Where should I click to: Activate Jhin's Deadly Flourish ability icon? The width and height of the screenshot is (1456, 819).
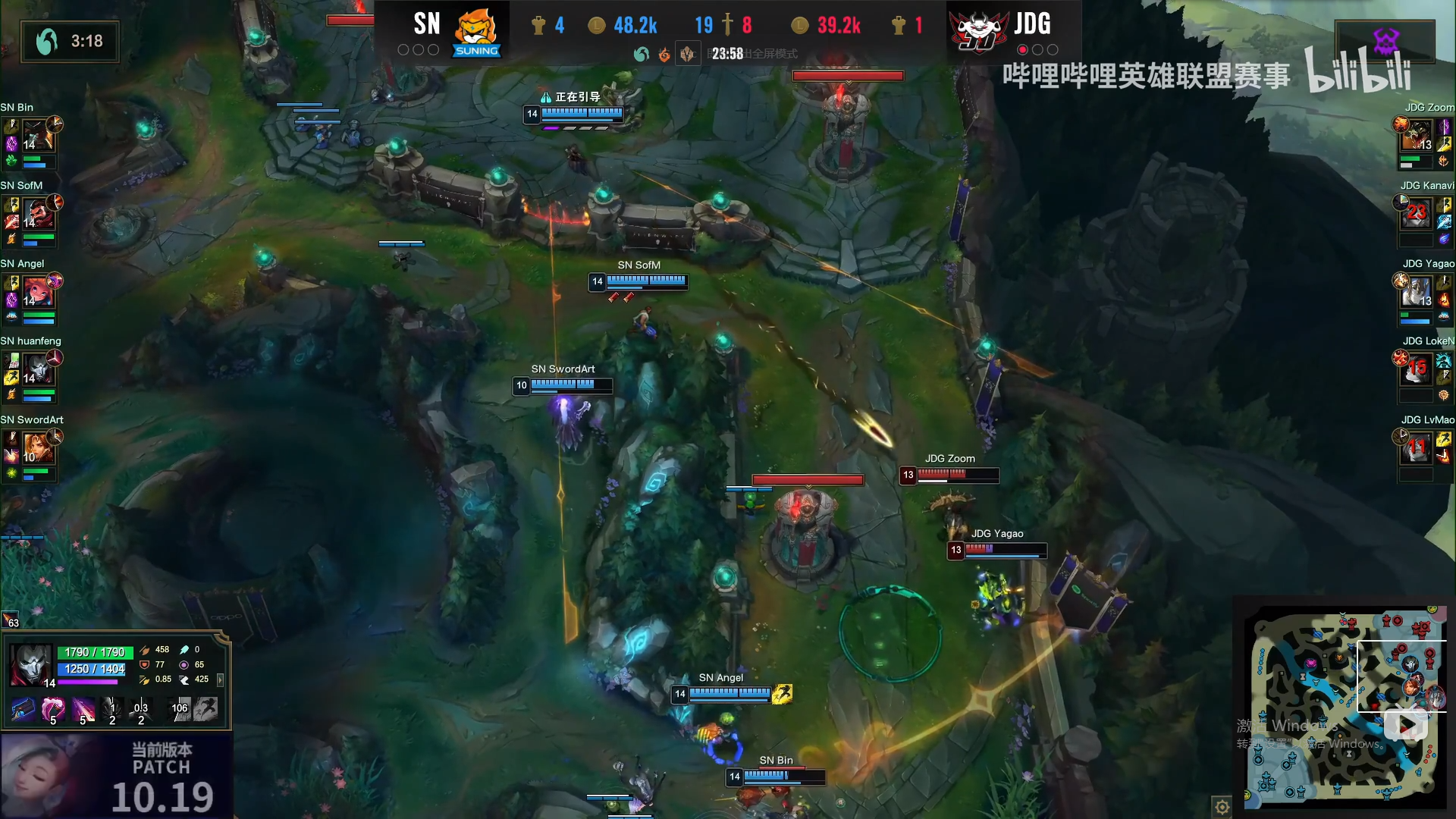[83, 709]
